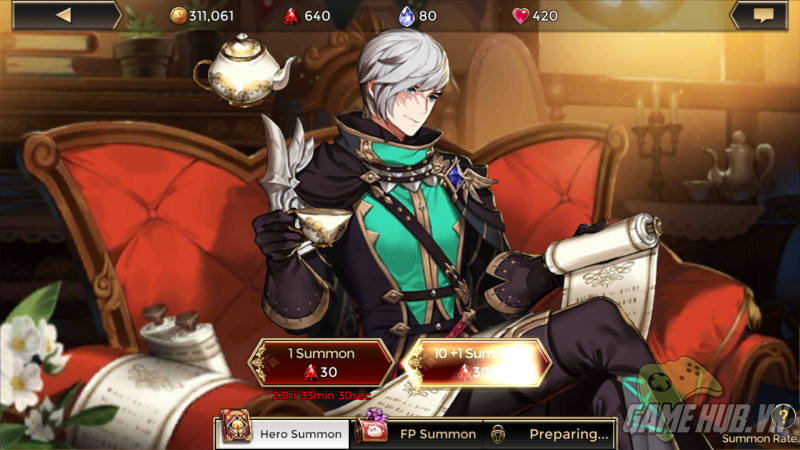
Task: Choose the 10+1 Summon option
Action: [x=478, y=362]
